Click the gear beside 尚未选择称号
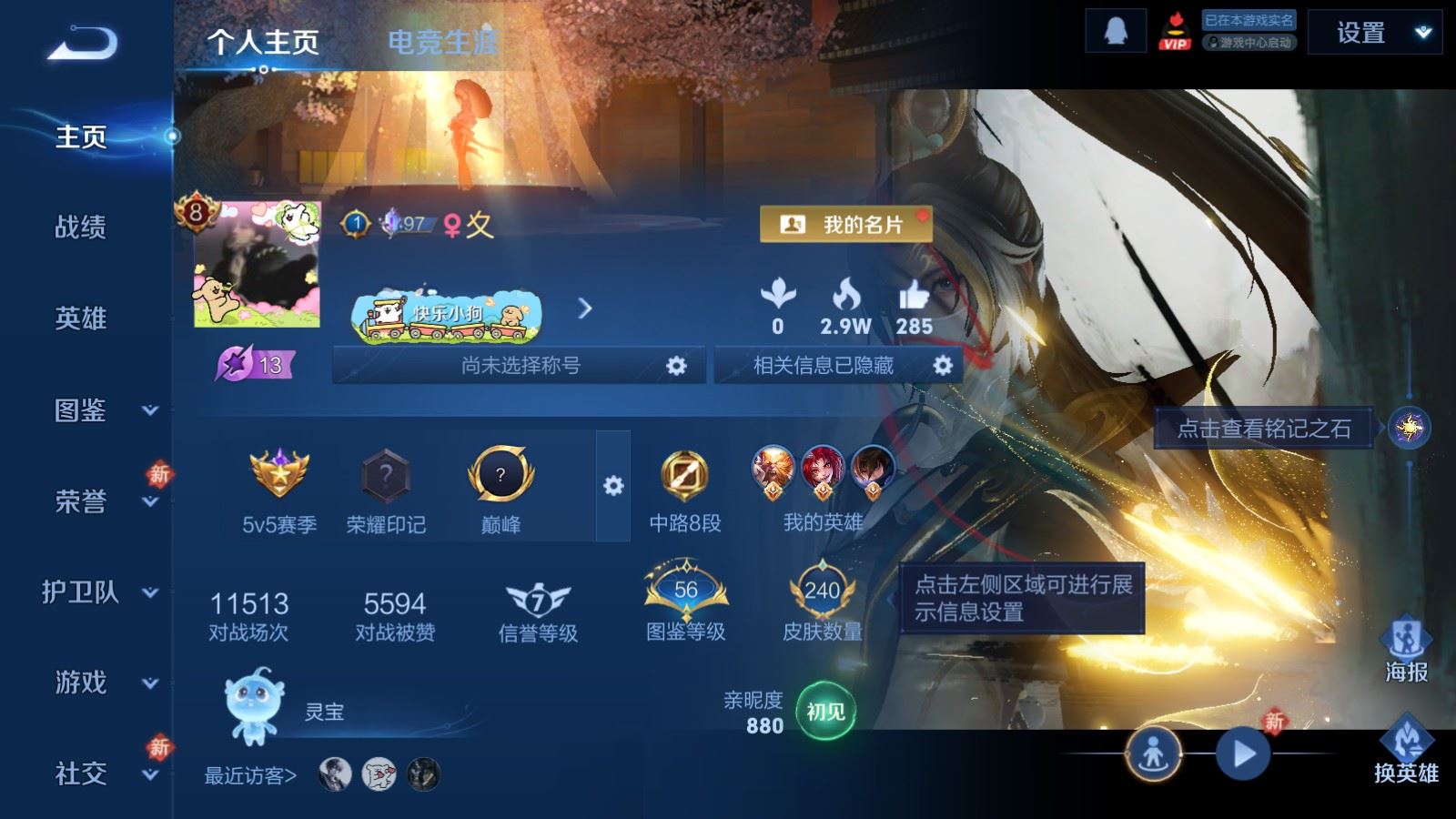Image resolution: width=1456 pixels, height=819 pixels. coord(677,365)
